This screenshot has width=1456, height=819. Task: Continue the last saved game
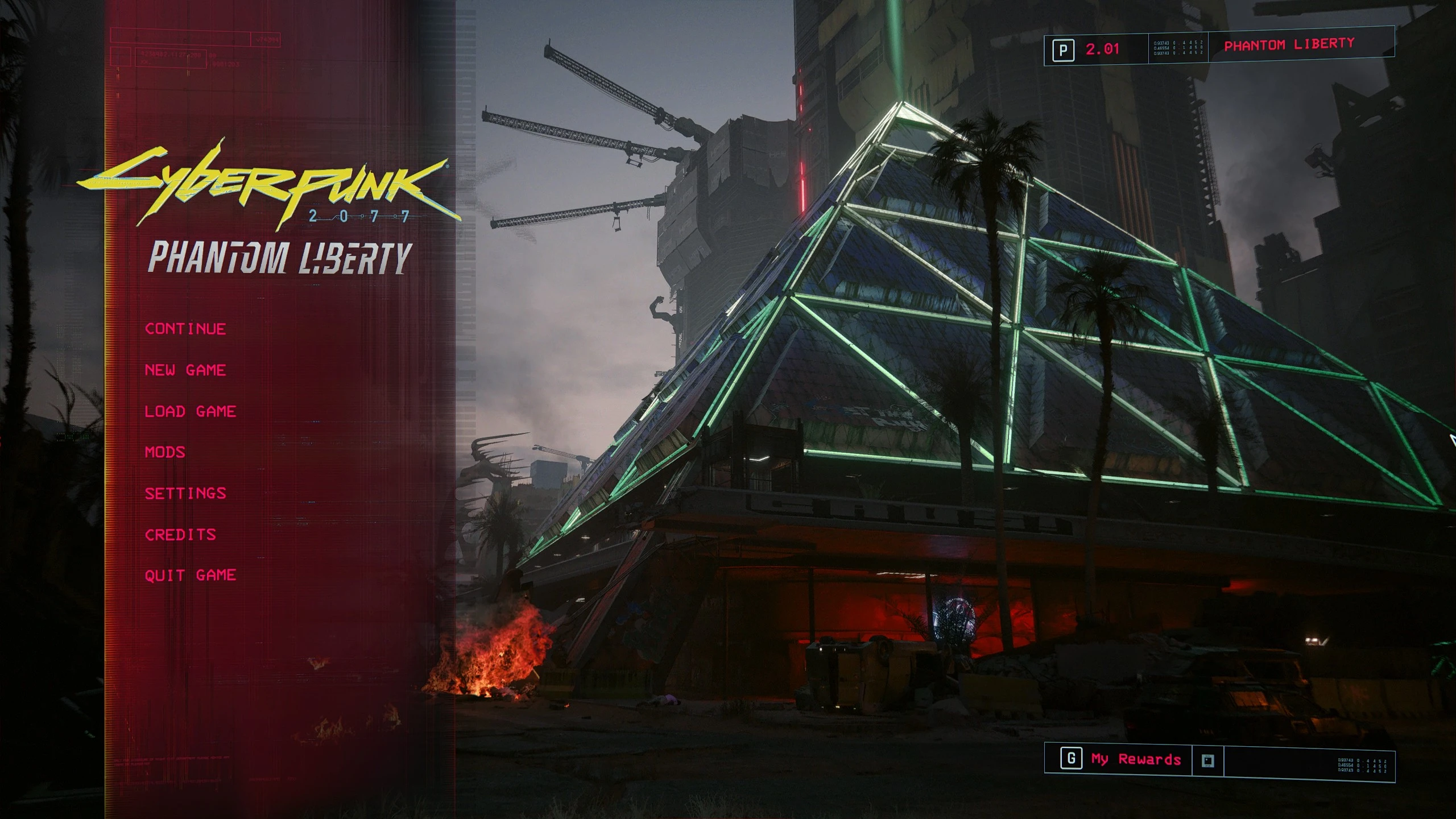pyautogui.click(x=185, y=329)
